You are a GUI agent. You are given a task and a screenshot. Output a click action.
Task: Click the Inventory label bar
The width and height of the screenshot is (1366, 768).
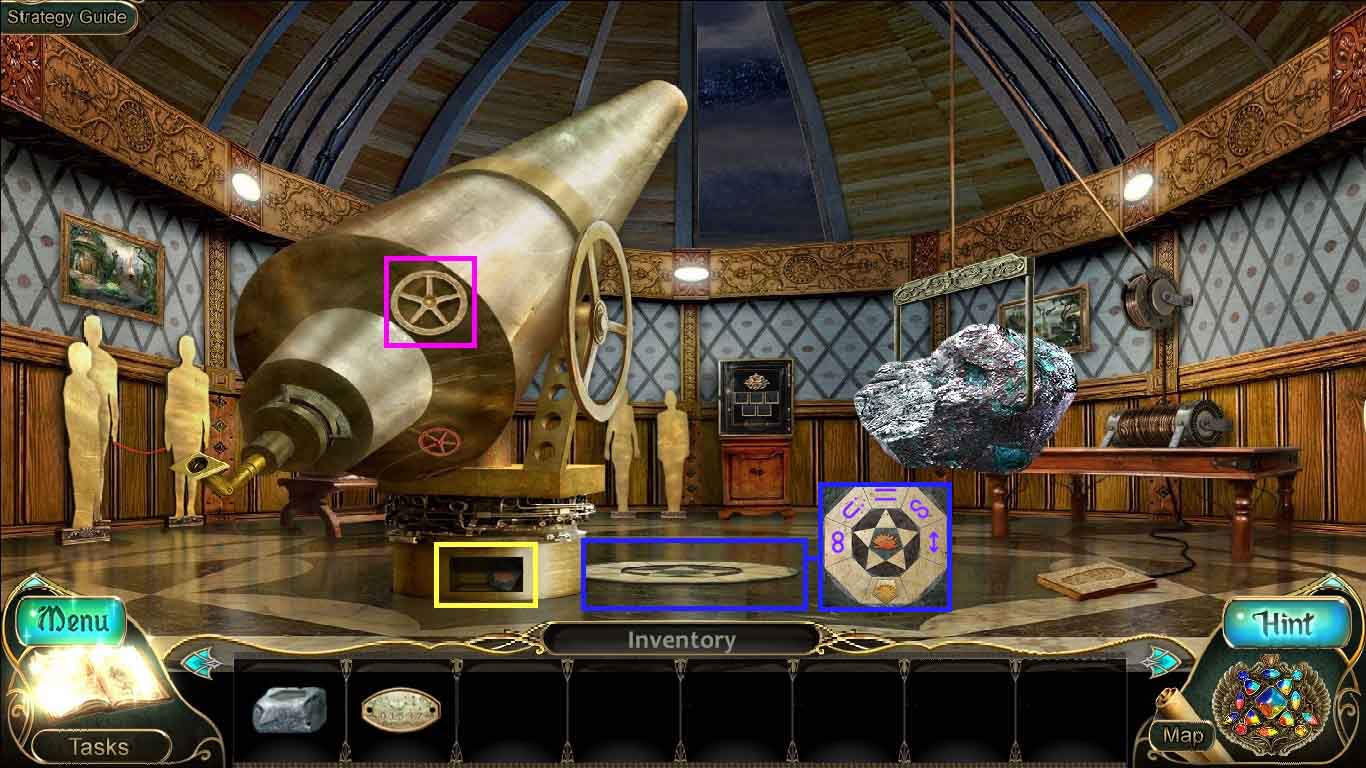(681, 640)
